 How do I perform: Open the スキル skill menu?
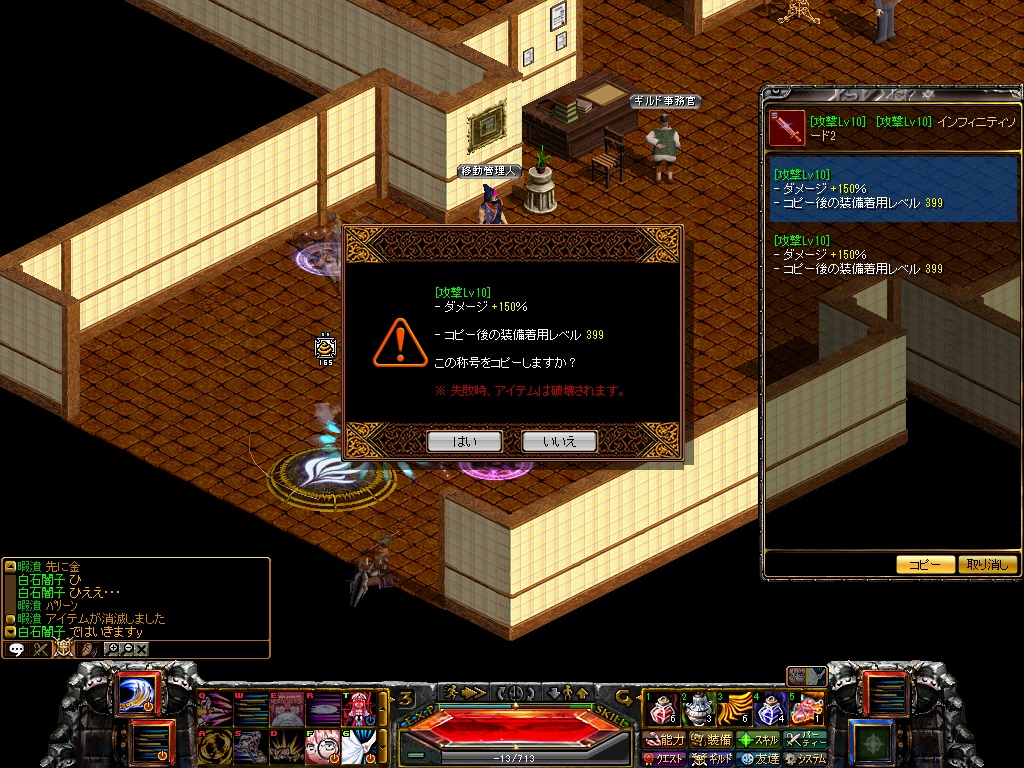(759, 740)
